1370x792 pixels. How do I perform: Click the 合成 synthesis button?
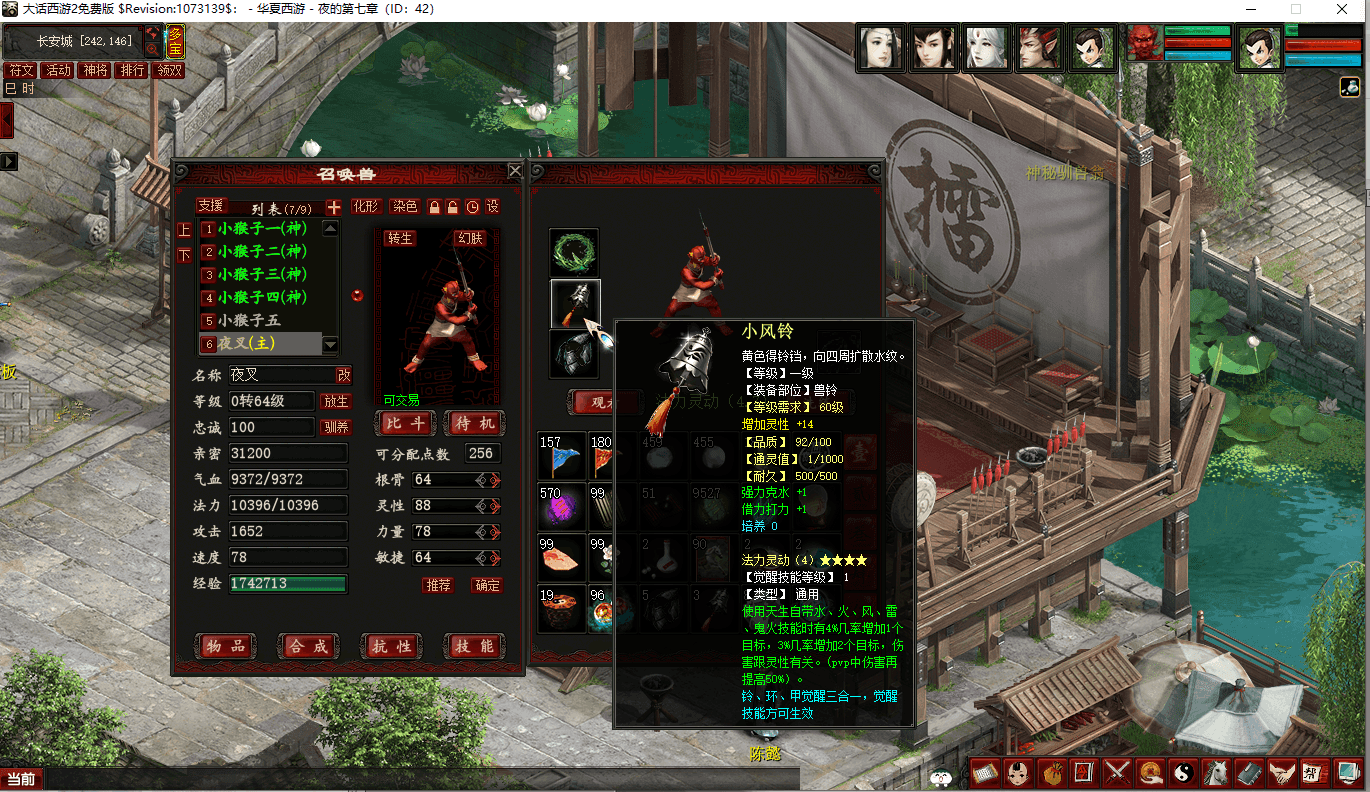tap(307, 647)
